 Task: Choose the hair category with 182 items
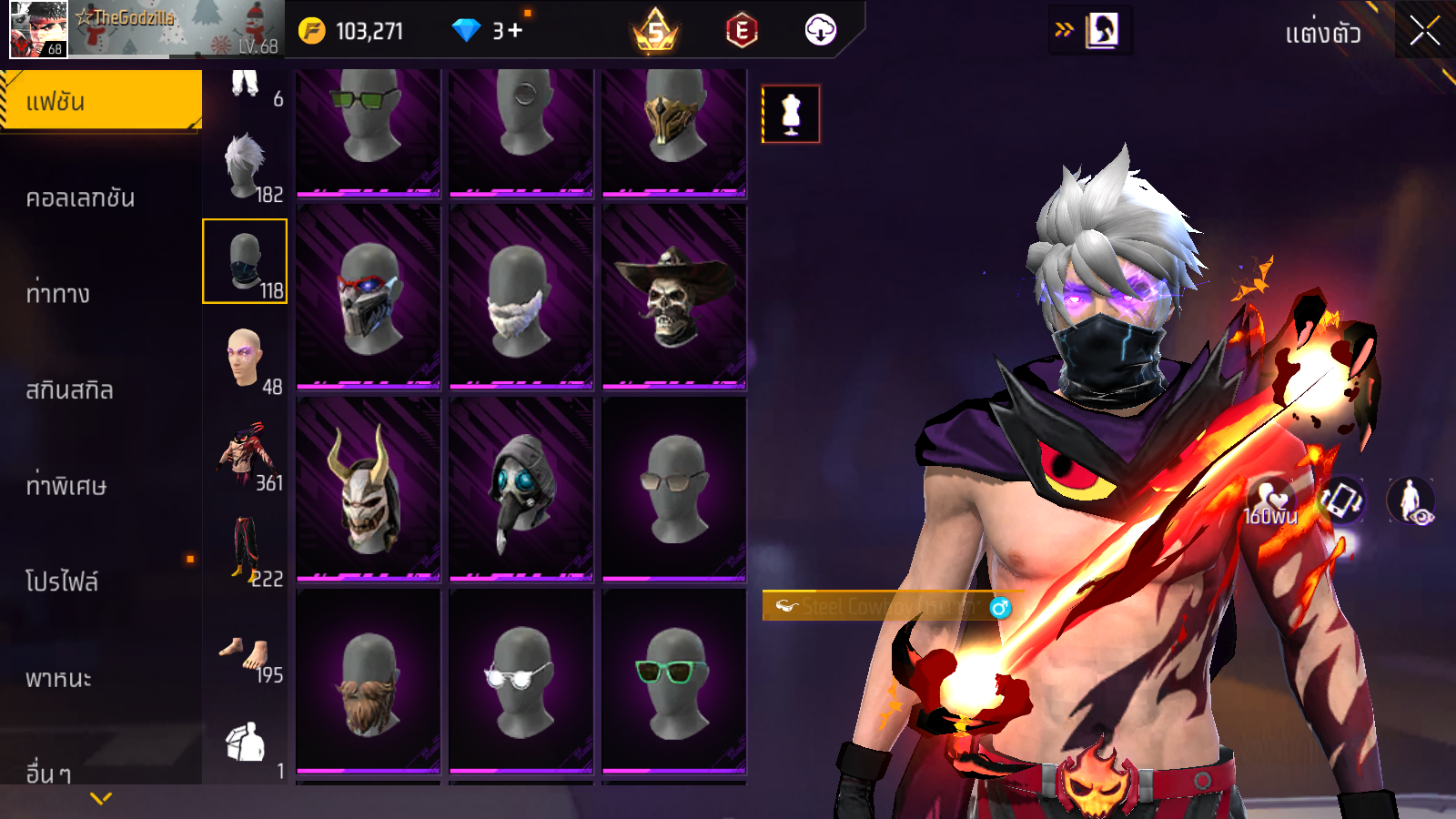click(x=245, y=167)
